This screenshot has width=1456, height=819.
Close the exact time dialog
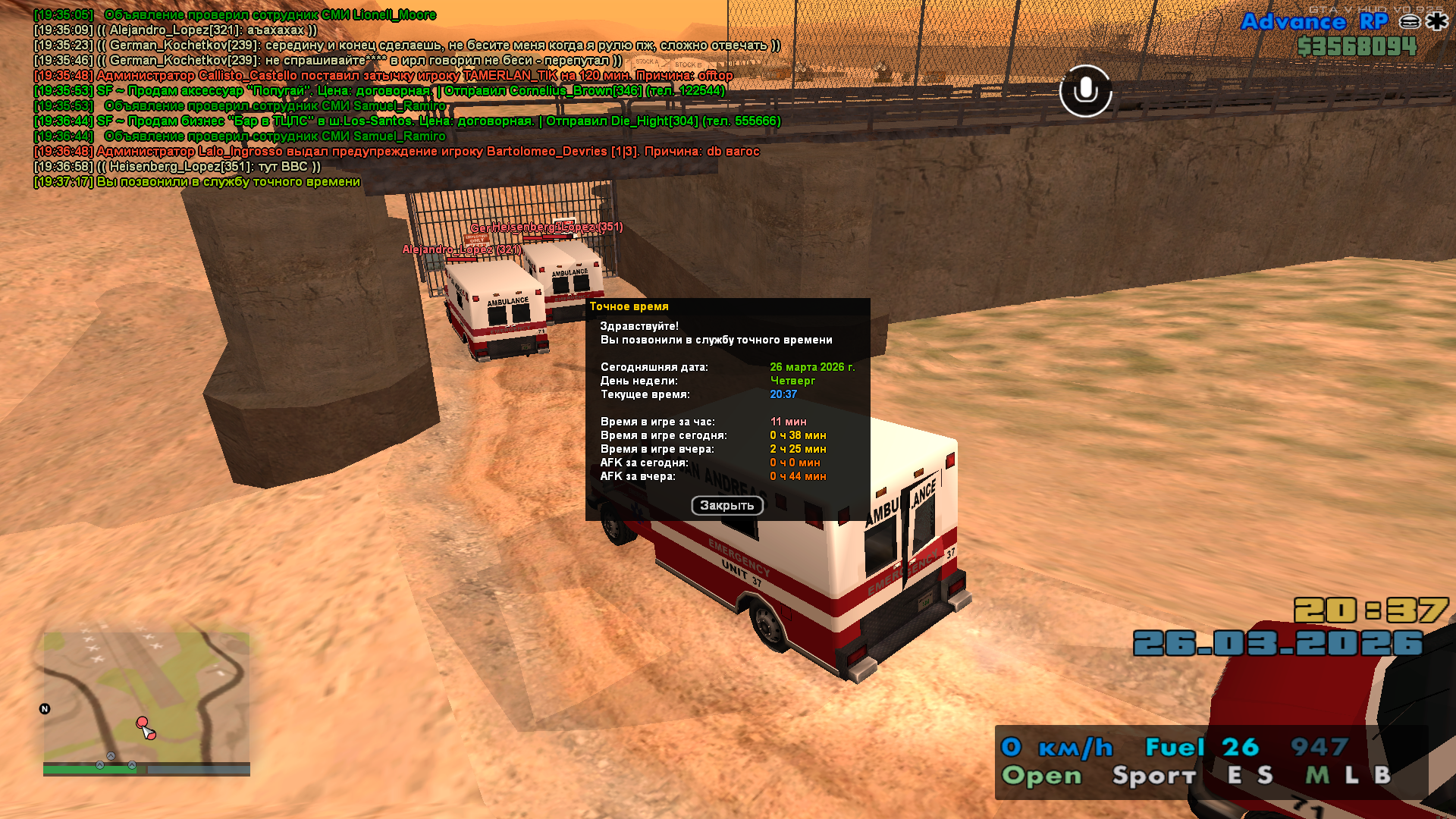pos(726,506)
